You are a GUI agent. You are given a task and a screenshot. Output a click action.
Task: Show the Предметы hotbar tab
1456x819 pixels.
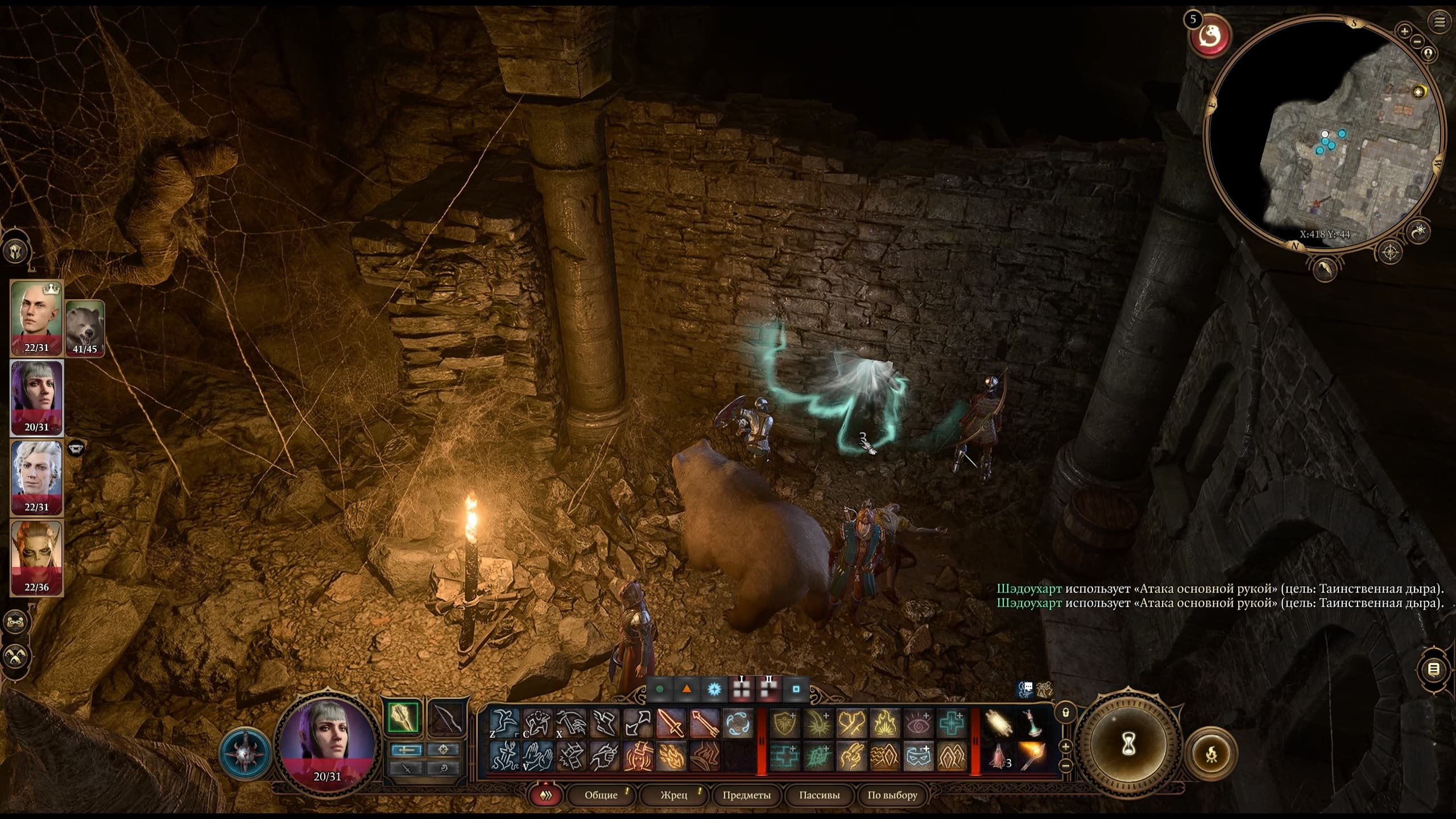pyautogui.click(x=746, y=795)
